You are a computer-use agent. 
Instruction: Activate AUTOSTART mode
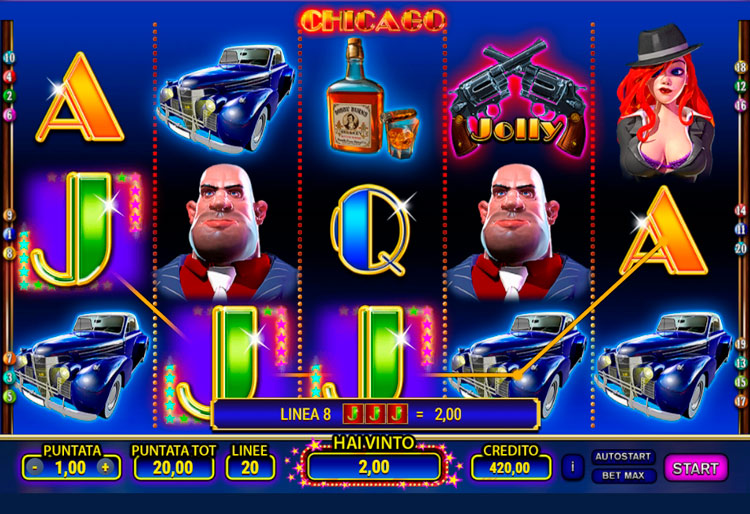pos(624,456)
